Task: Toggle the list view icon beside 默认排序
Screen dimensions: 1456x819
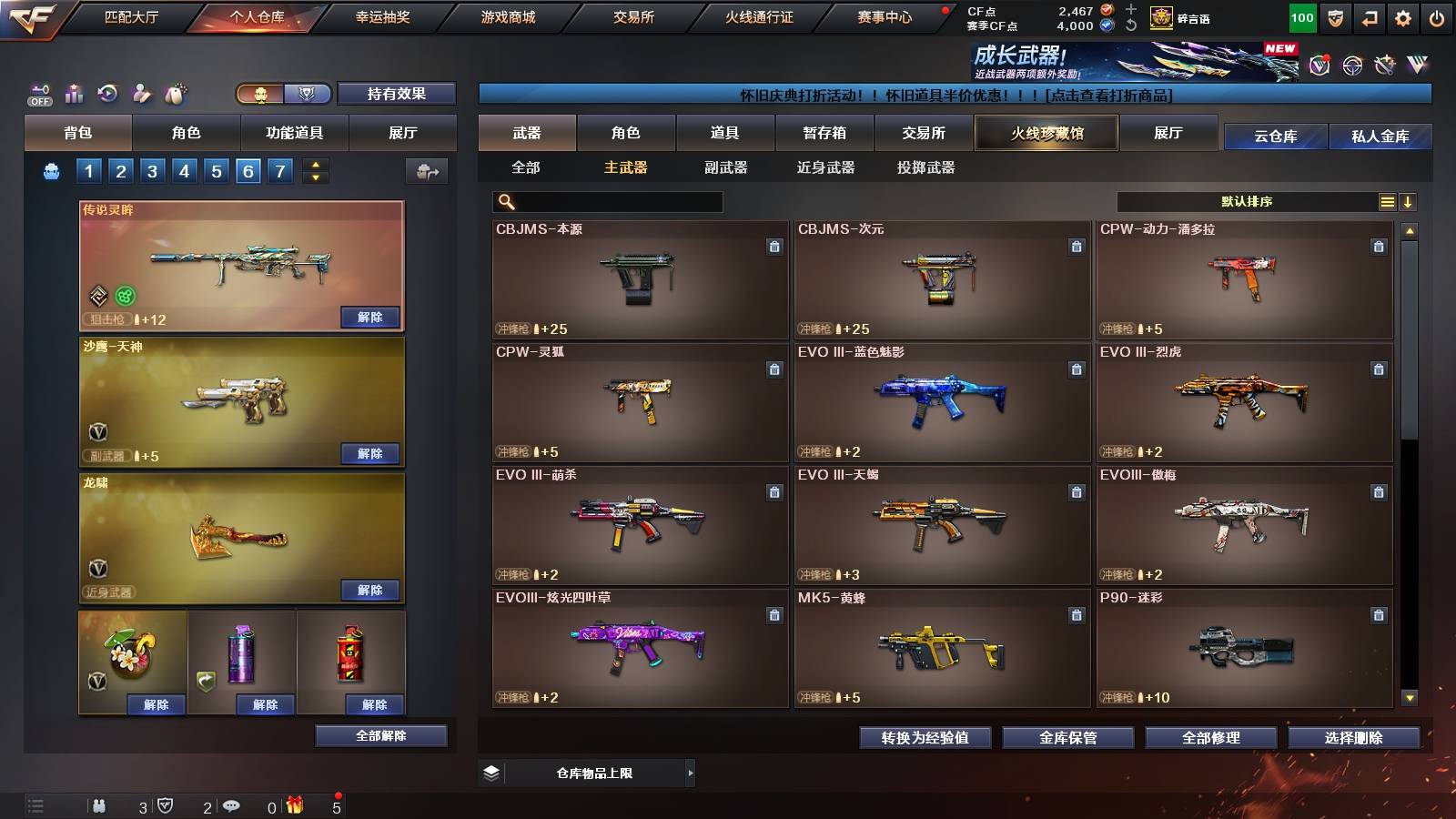Action: pos(1387,200)
